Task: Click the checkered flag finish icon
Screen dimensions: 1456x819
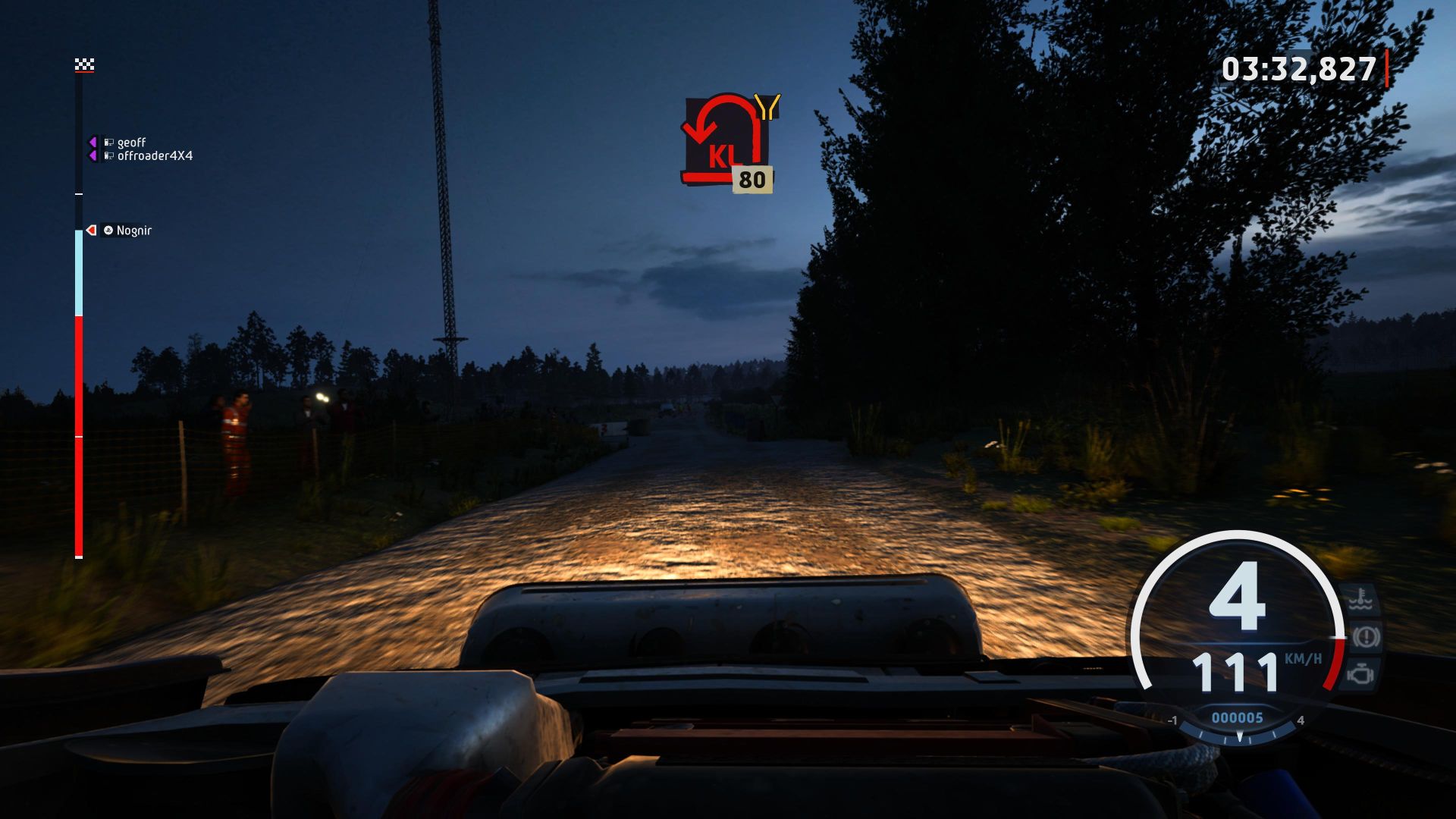Action: [84, 64]
